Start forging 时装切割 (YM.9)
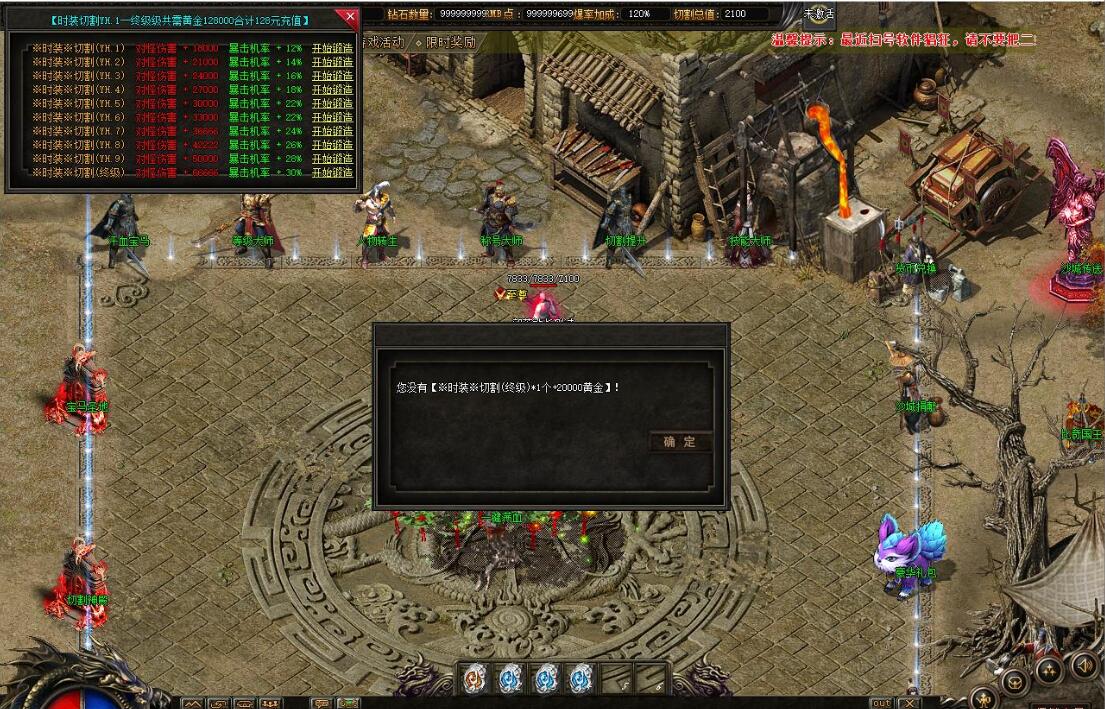Viewport: 1105px width, 709px height. [332, 159]
